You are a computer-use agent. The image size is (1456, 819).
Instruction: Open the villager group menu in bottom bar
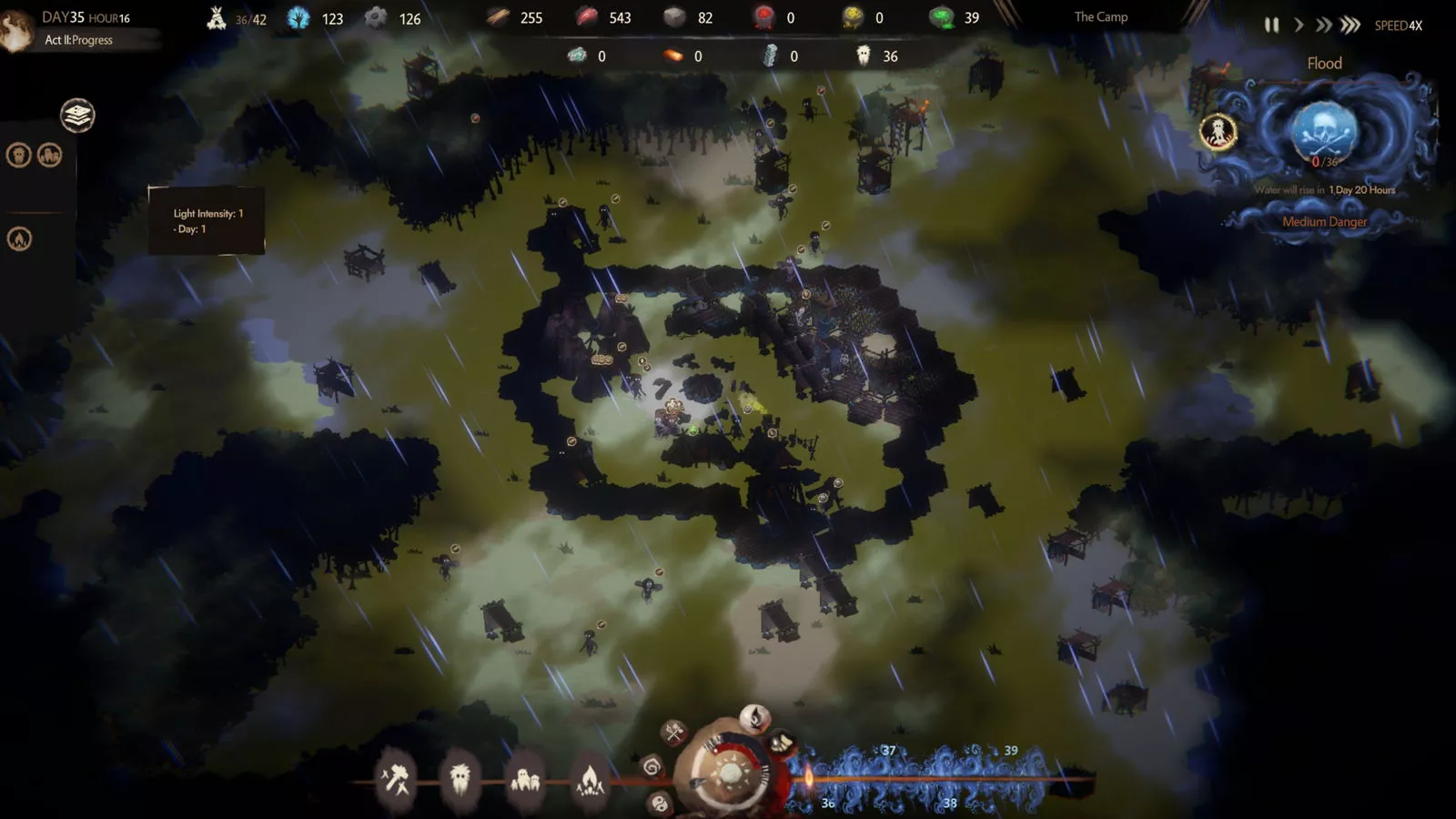coord(525,779)
